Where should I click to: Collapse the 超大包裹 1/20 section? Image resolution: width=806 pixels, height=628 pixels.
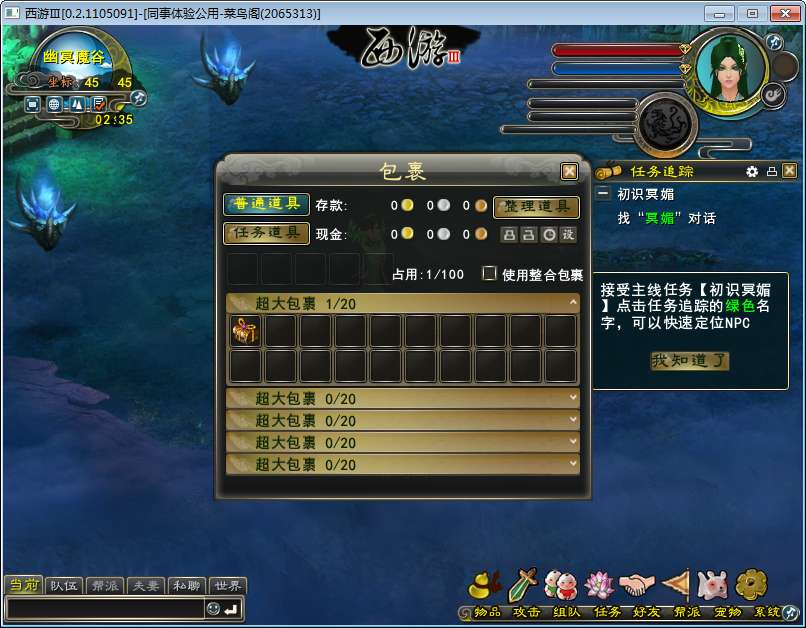pyautogui.click(x=573, y=302)
